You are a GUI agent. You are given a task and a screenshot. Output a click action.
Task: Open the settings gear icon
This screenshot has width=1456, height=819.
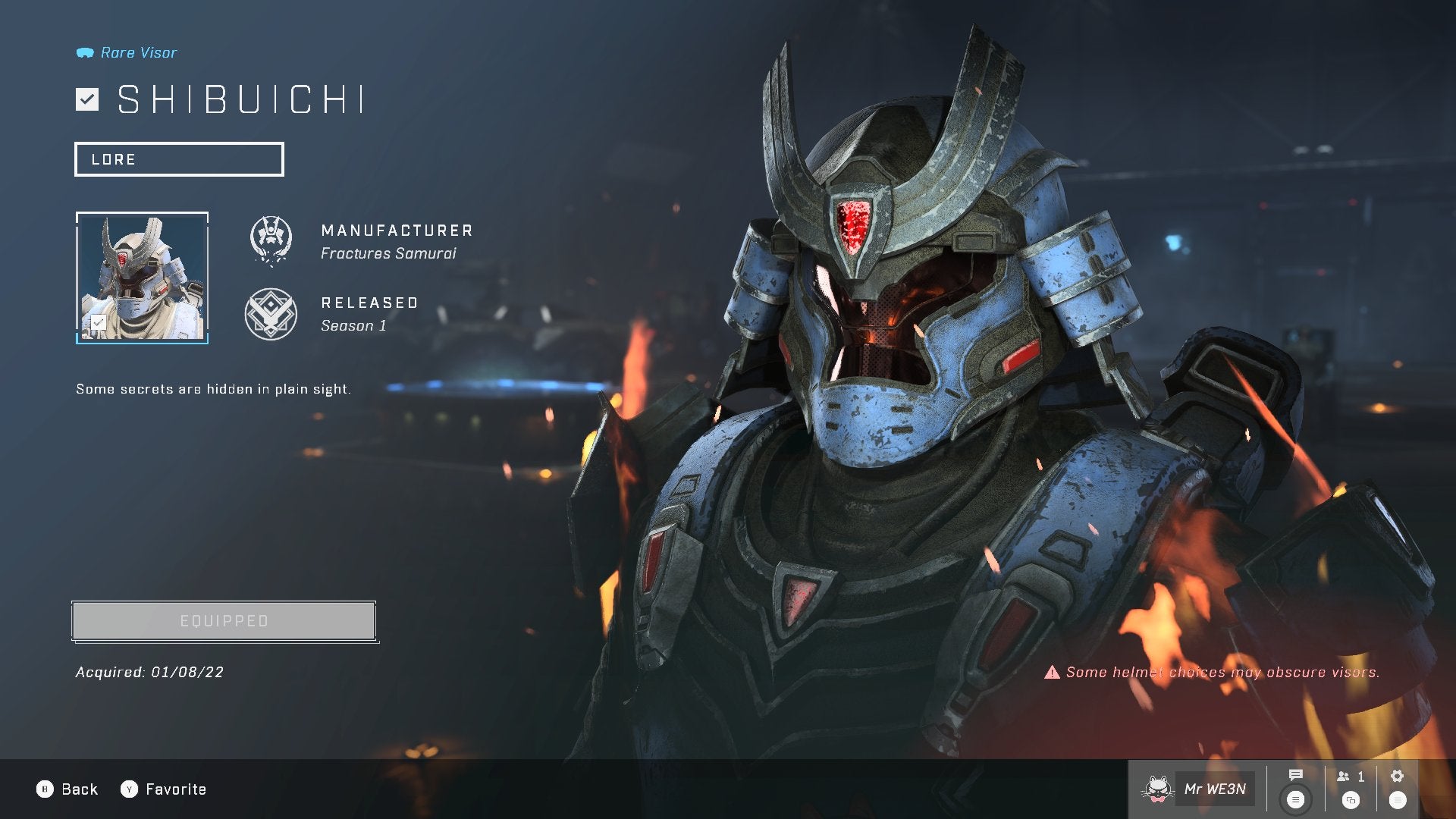(x=1396, y=776)
